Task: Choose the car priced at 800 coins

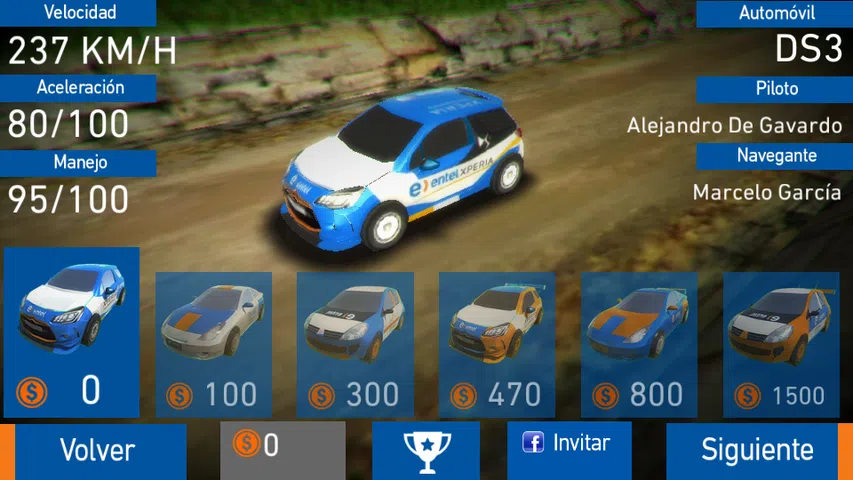Action: 640,344
